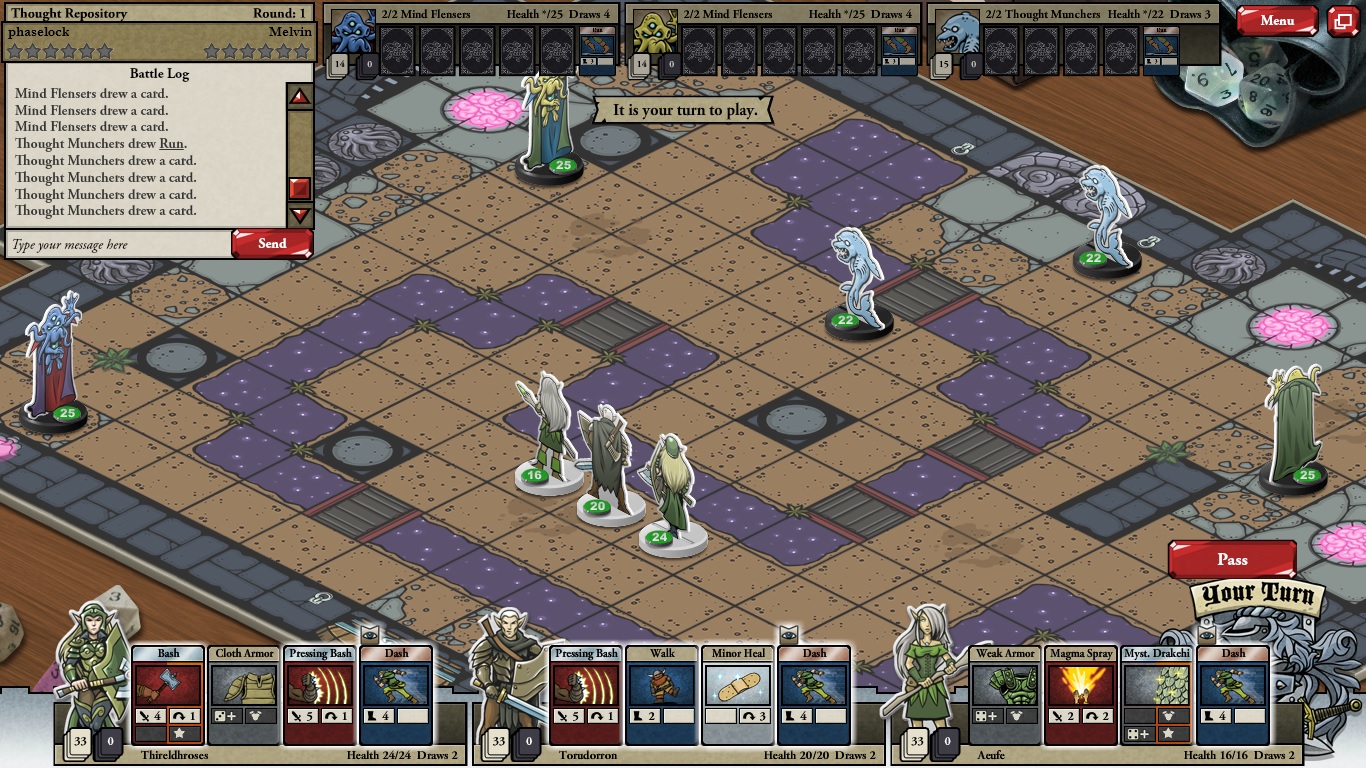
Task: Toggle windowed mode icon beside Menu
Action: [x=1342, y=21]
